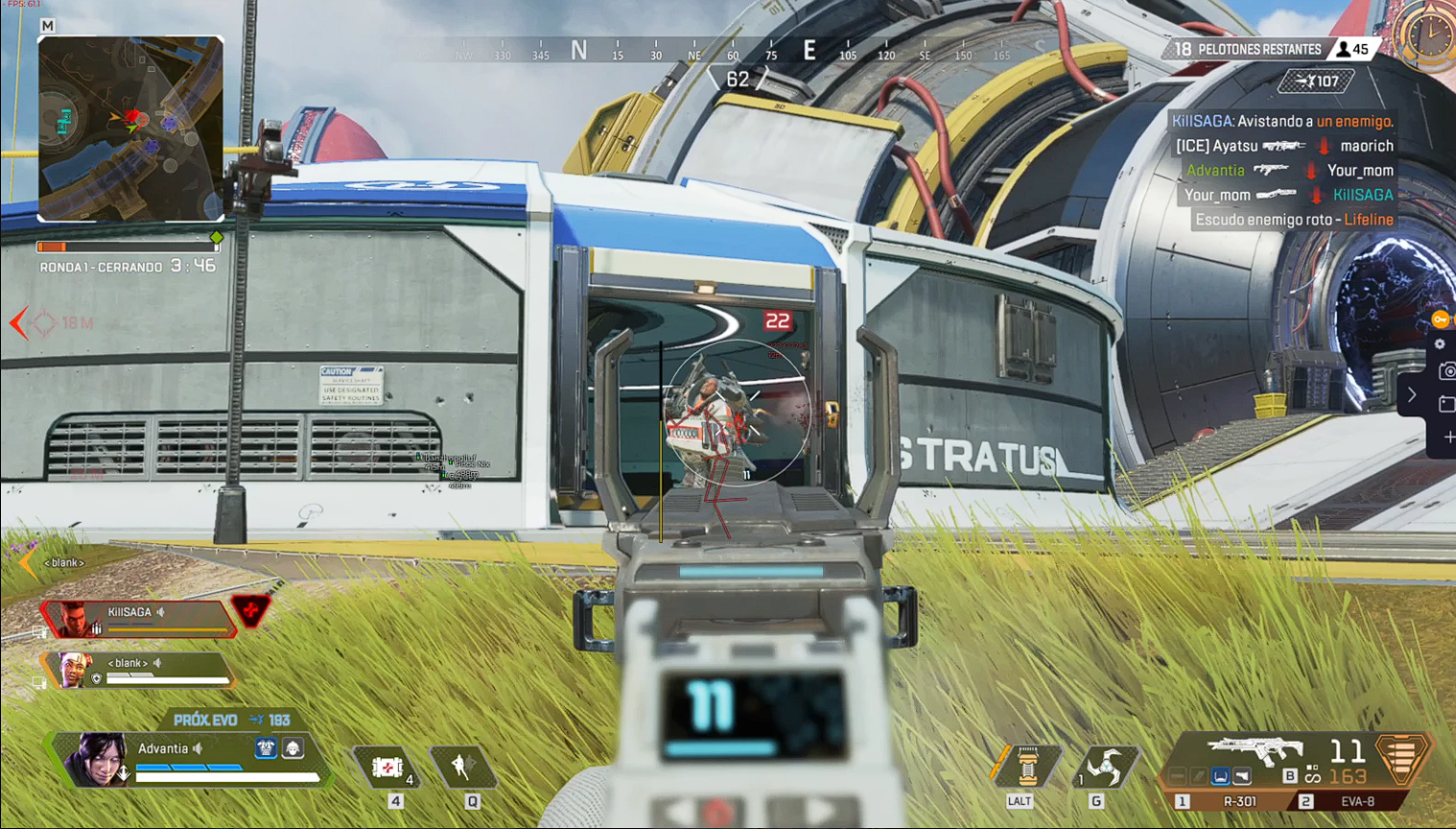Activate the ultimate ability icon

click(x=1027, y=767)
